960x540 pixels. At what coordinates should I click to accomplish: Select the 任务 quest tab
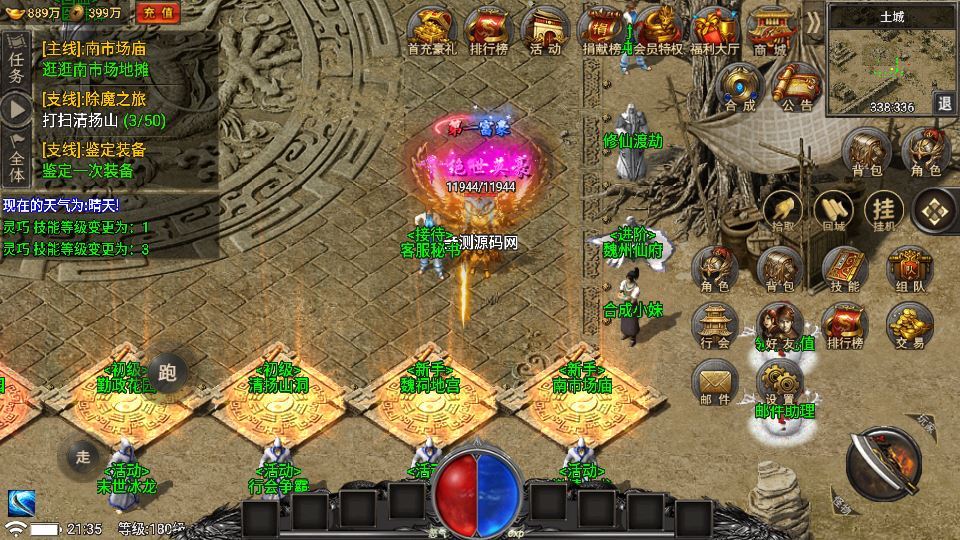15,60
